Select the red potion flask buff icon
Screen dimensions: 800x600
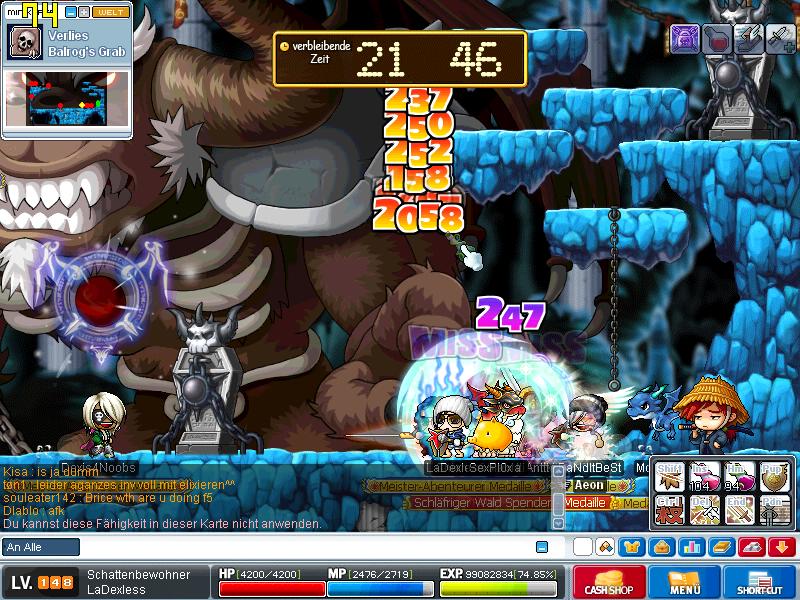click(x=716, y=38)
